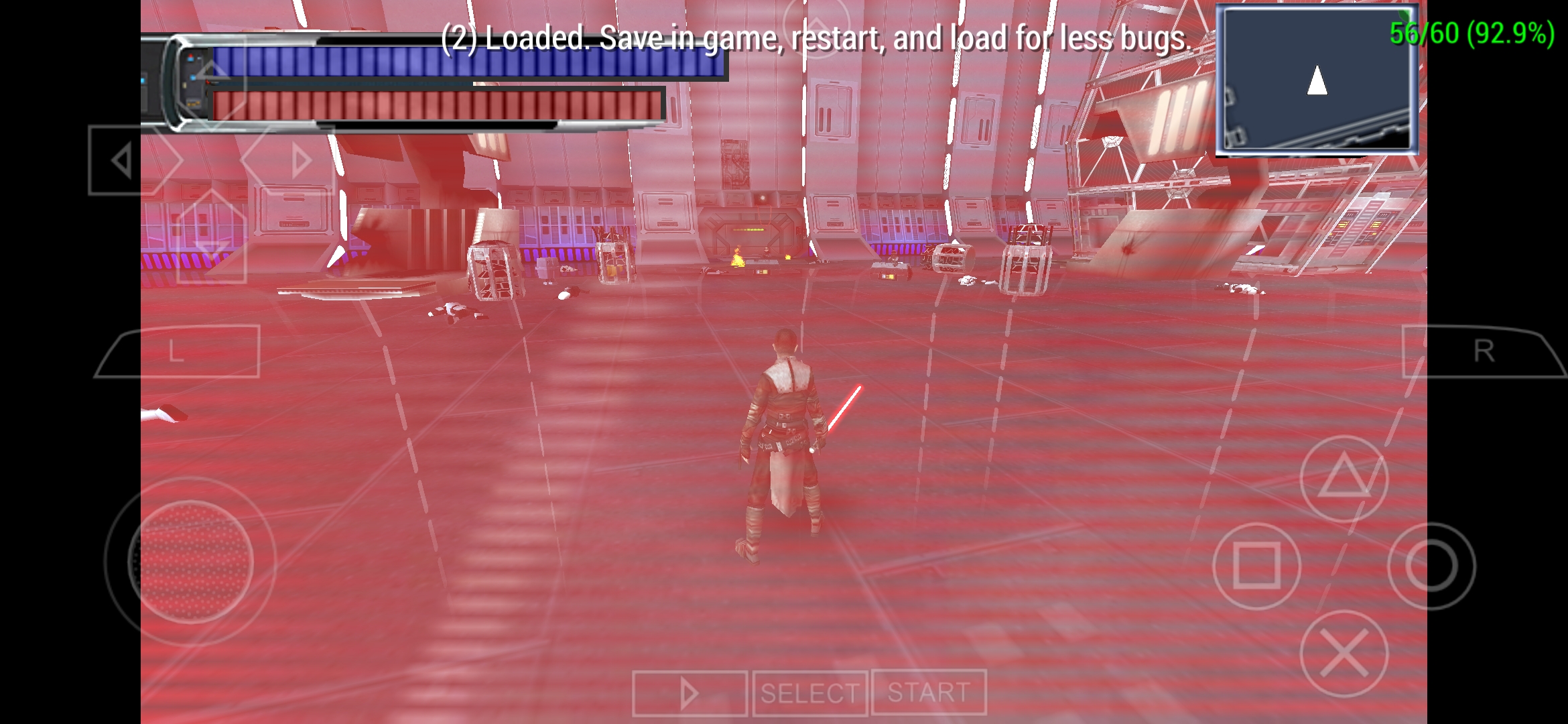Tap the D-pad right arrow
The height and width of the screenshot is (724, 1568).
302,158
